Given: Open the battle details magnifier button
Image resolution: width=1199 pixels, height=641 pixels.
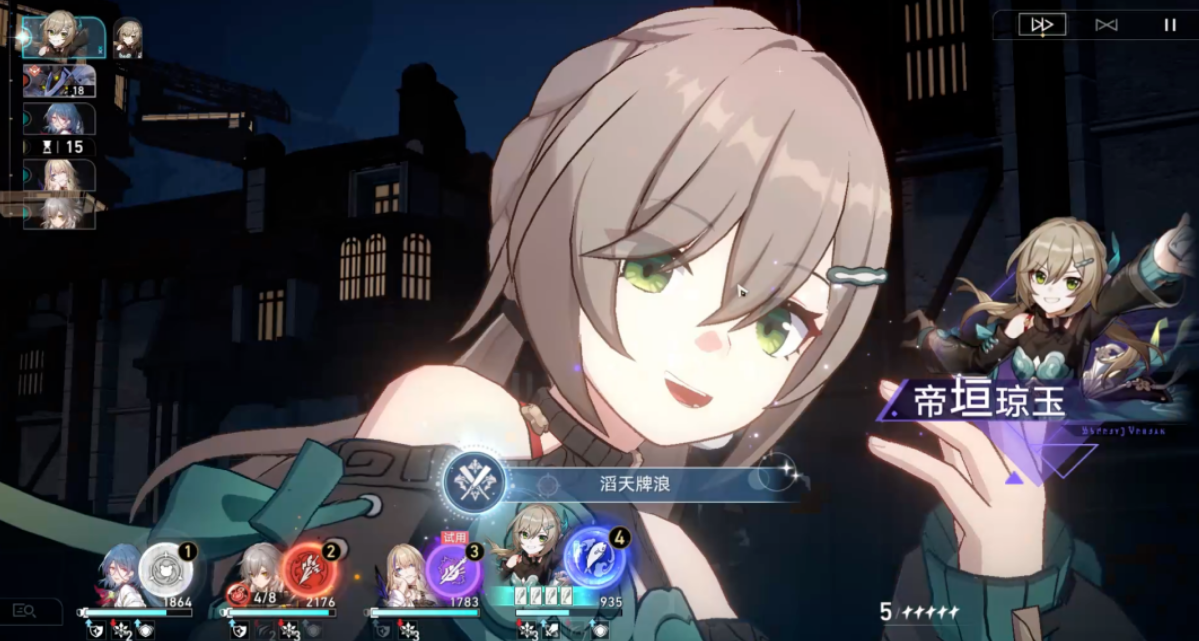Looking at the screenshot, I should point(24,610).
